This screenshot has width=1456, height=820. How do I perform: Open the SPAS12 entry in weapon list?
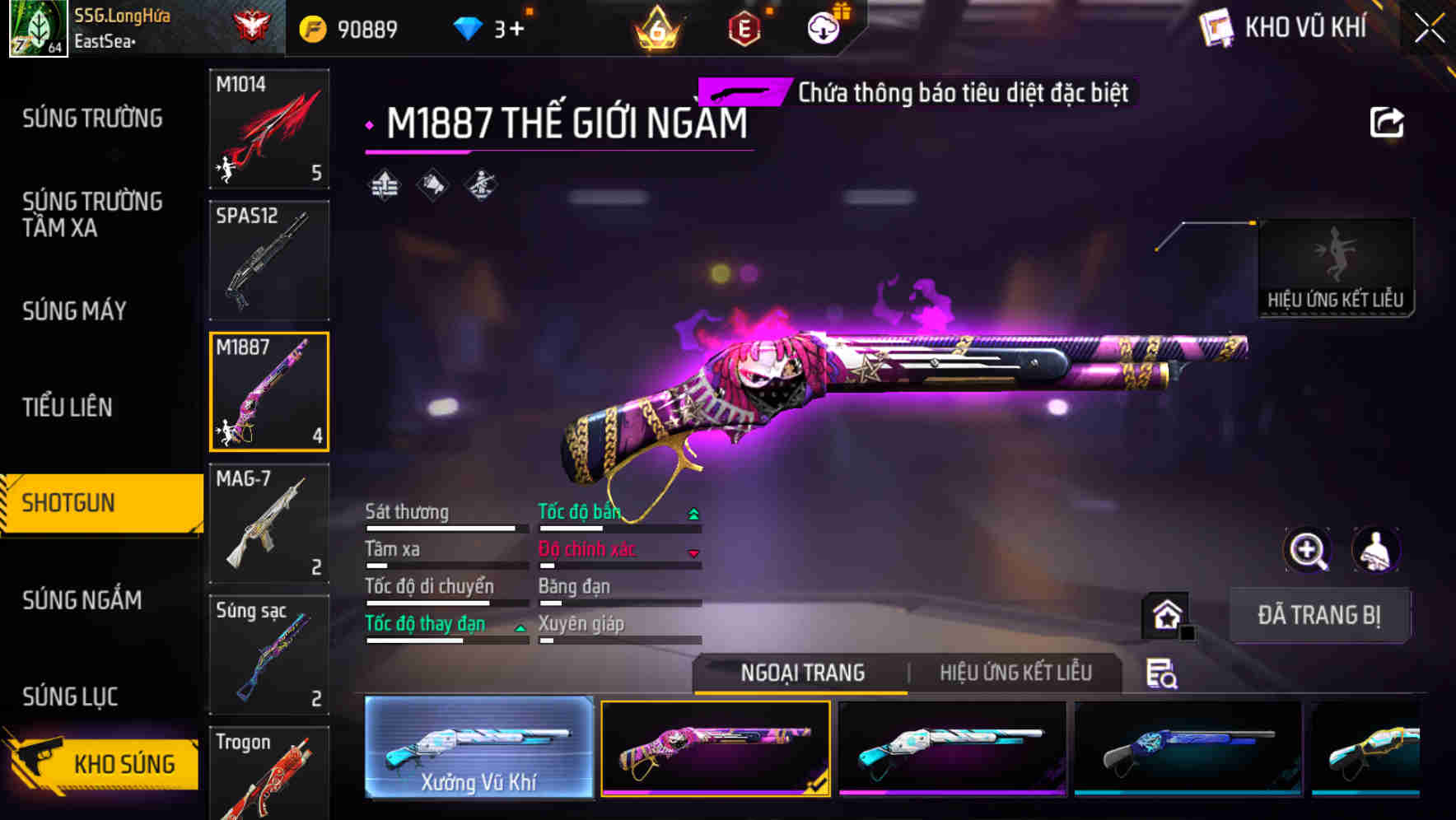tap(268, 259)
